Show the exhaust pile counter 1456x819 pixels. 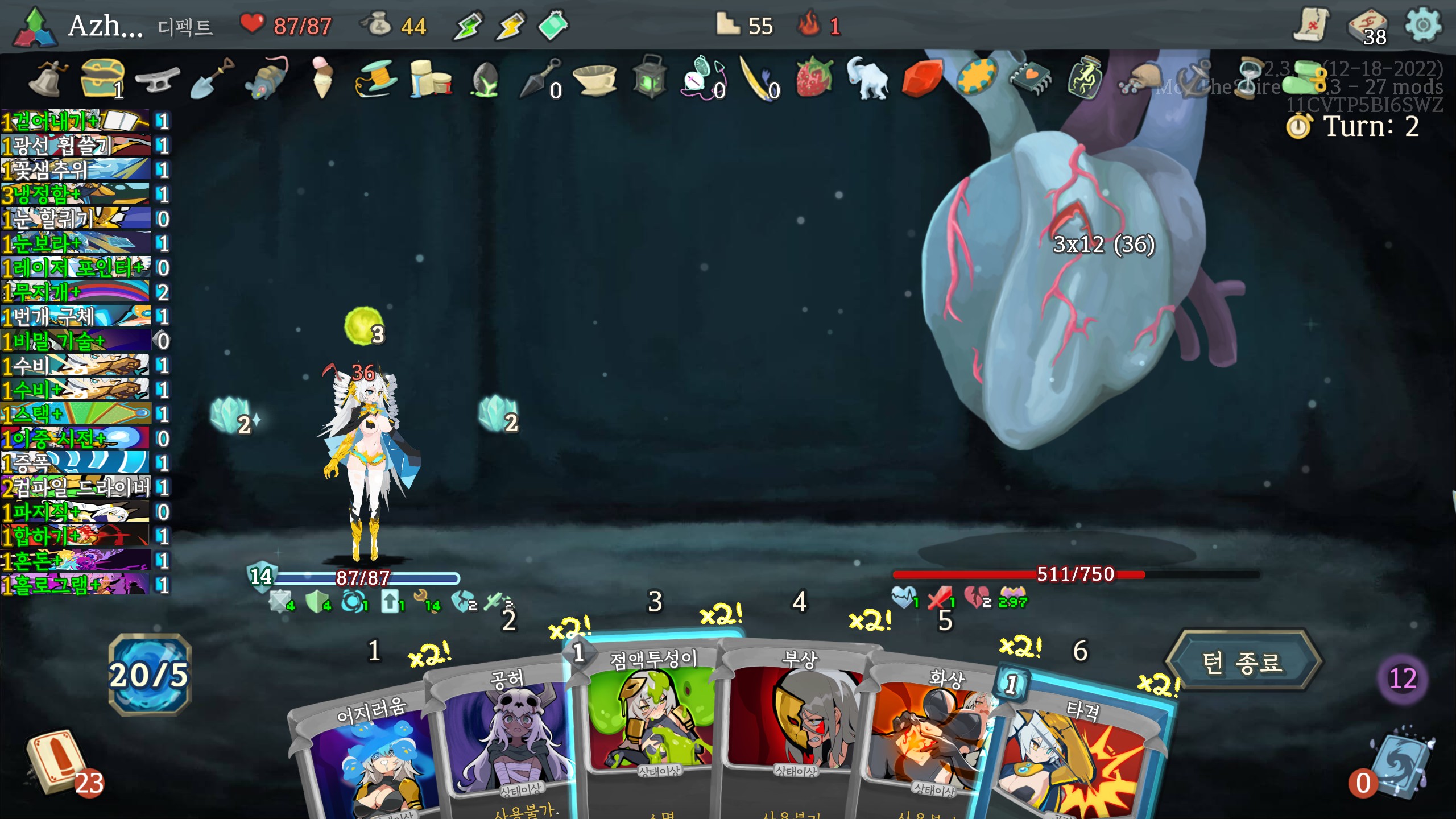[1403, 679]
